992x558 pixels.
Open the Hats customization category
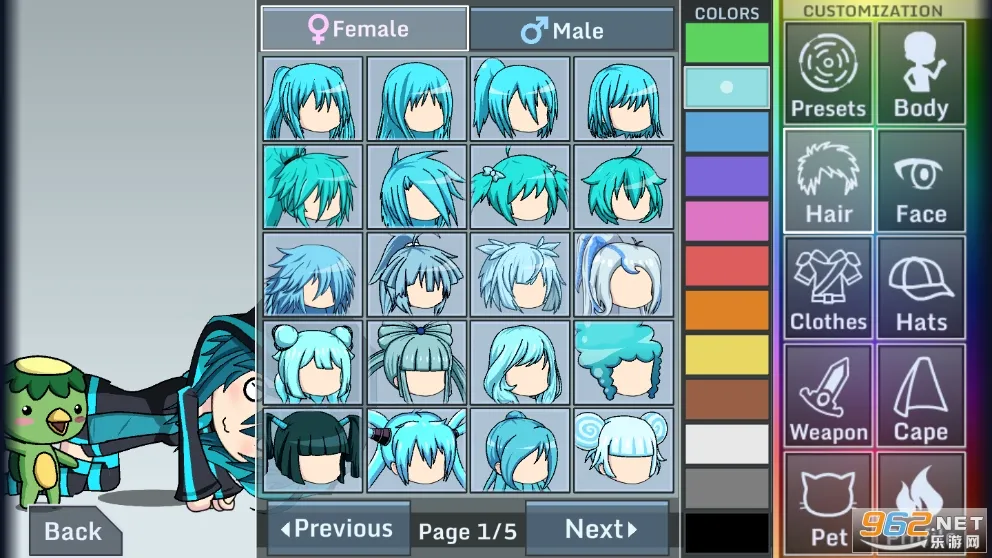921,288
